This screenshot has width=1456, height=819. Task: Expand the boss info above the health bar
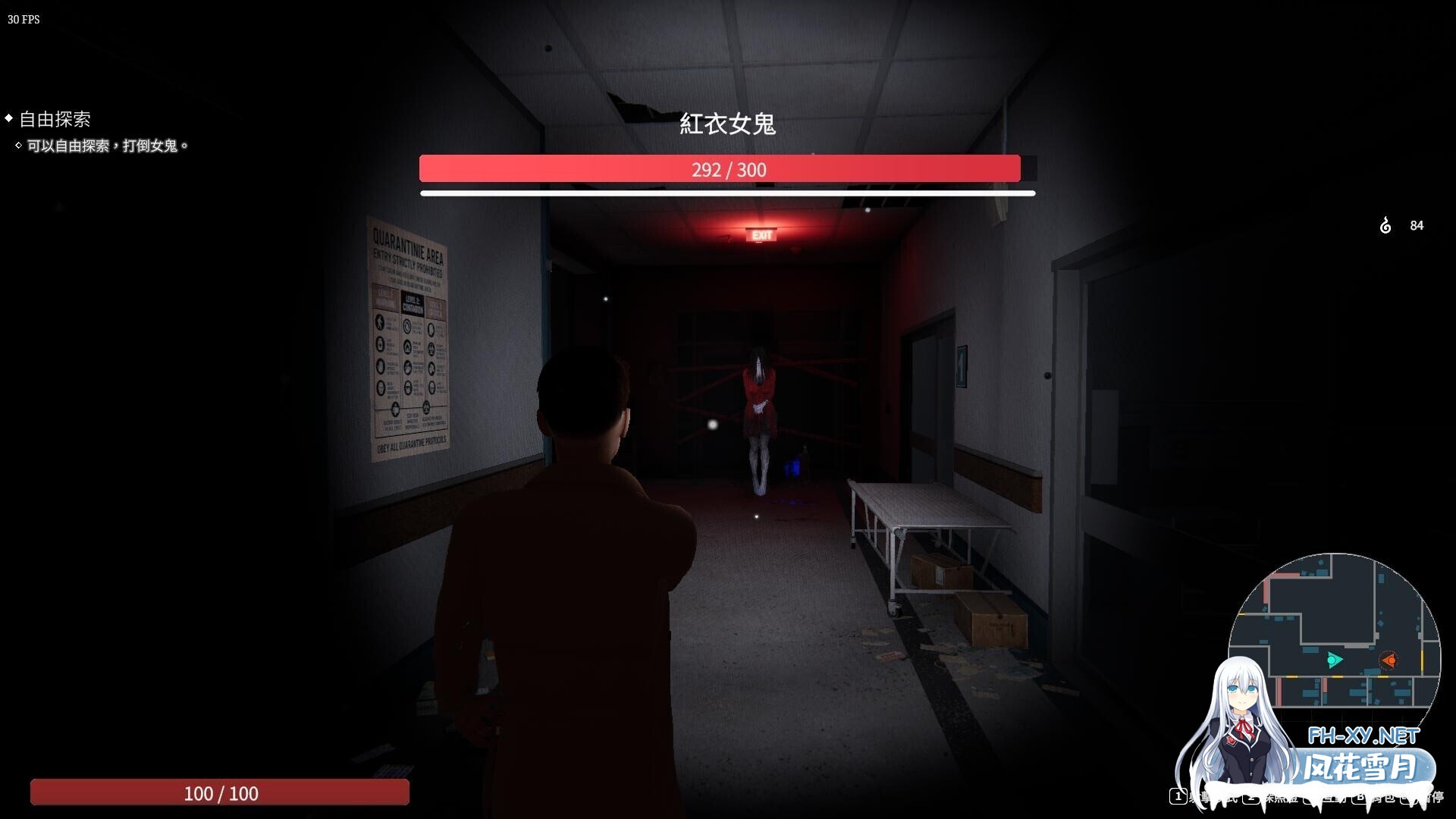click(x=730, y=124)
